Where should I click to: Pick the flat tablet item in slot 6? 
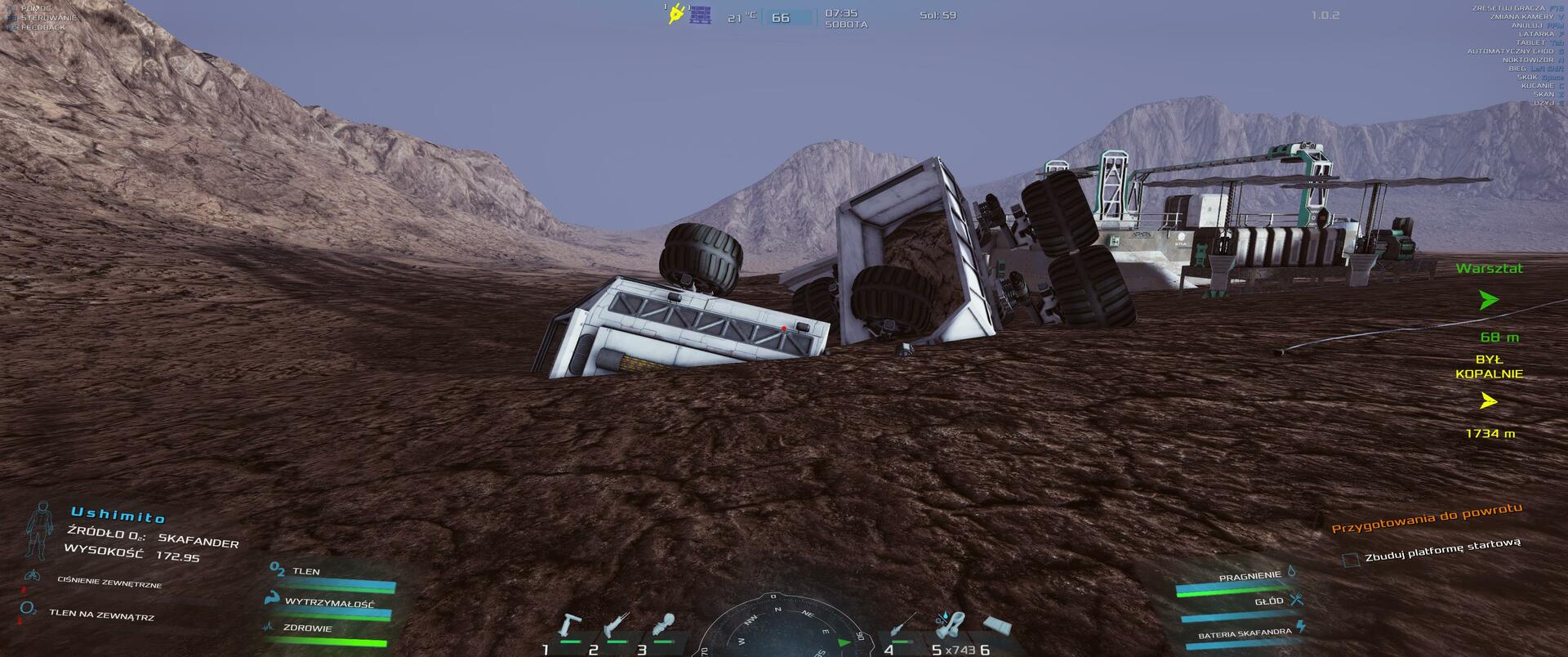click(x=998, y=627)
